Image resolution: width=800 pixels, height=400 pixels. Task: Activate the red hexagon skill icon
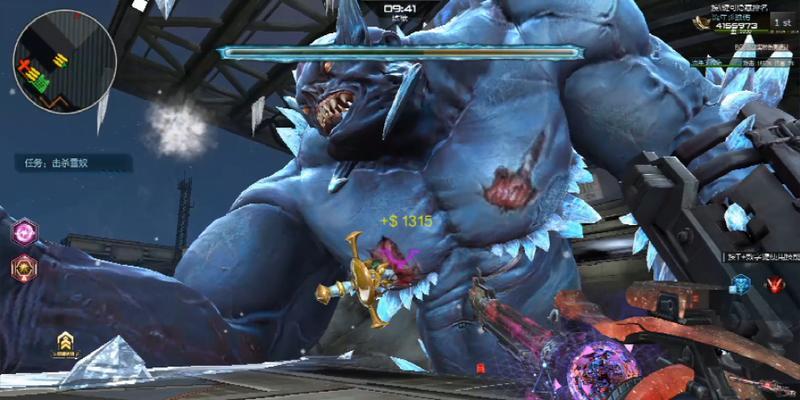click(x=23, y=266)
